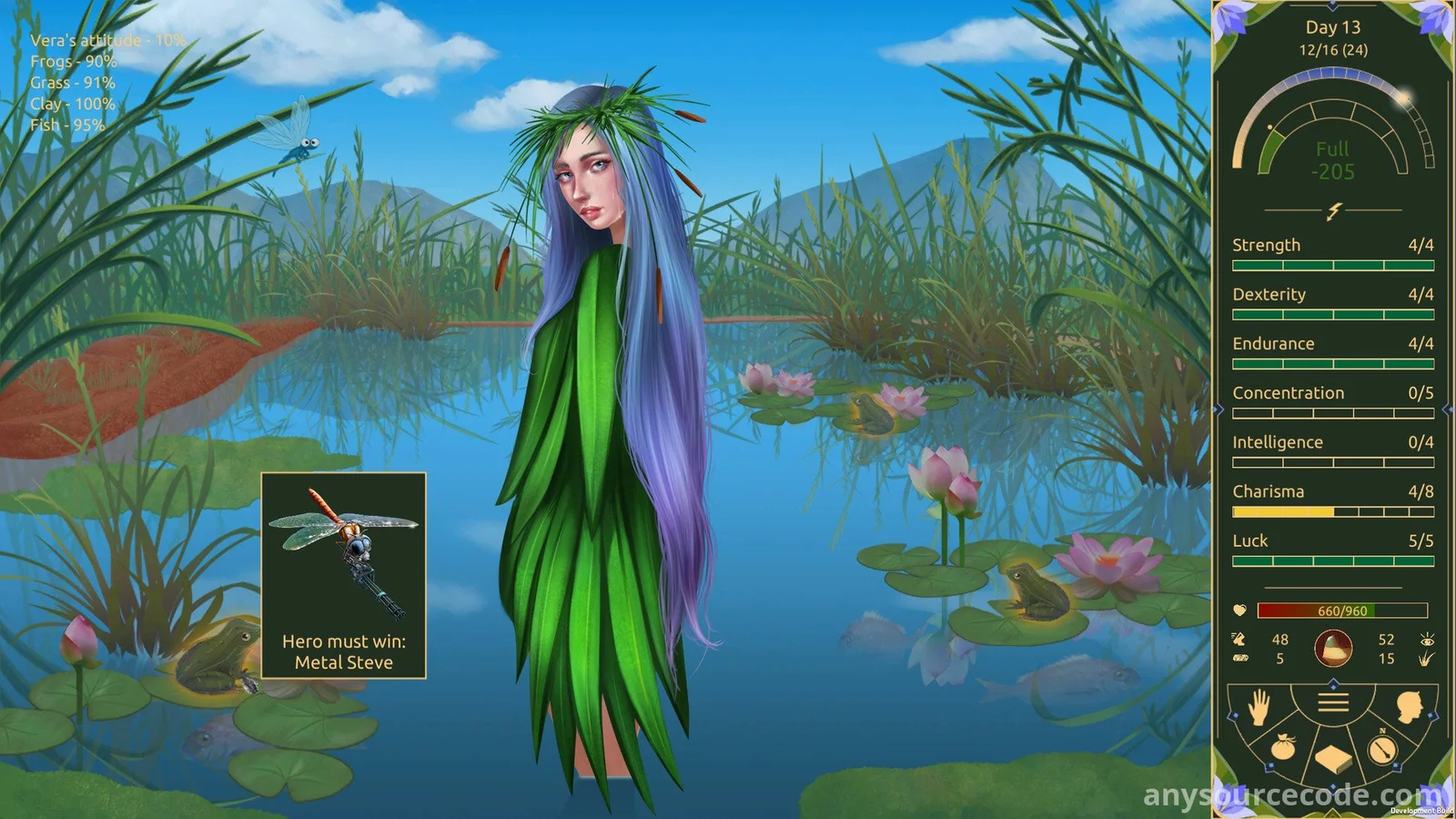Open the hand action icon
The image size is (1456, 819).
pyautogui.click(x=1259, y=706)
